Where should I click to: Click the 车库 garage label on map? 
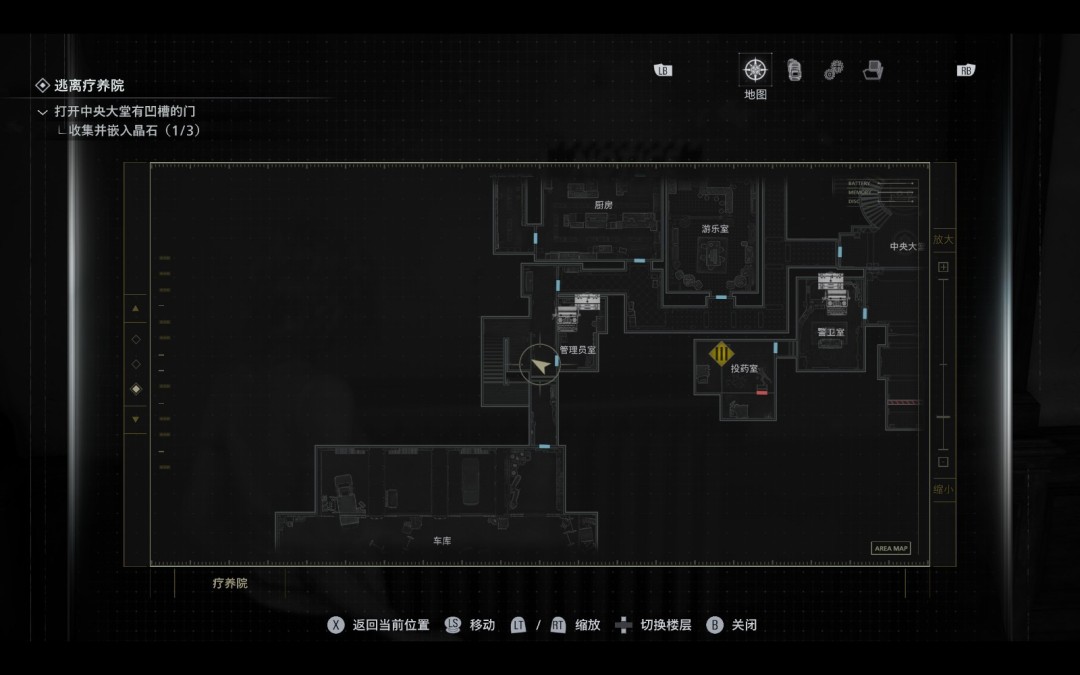(x=442, y=541)
